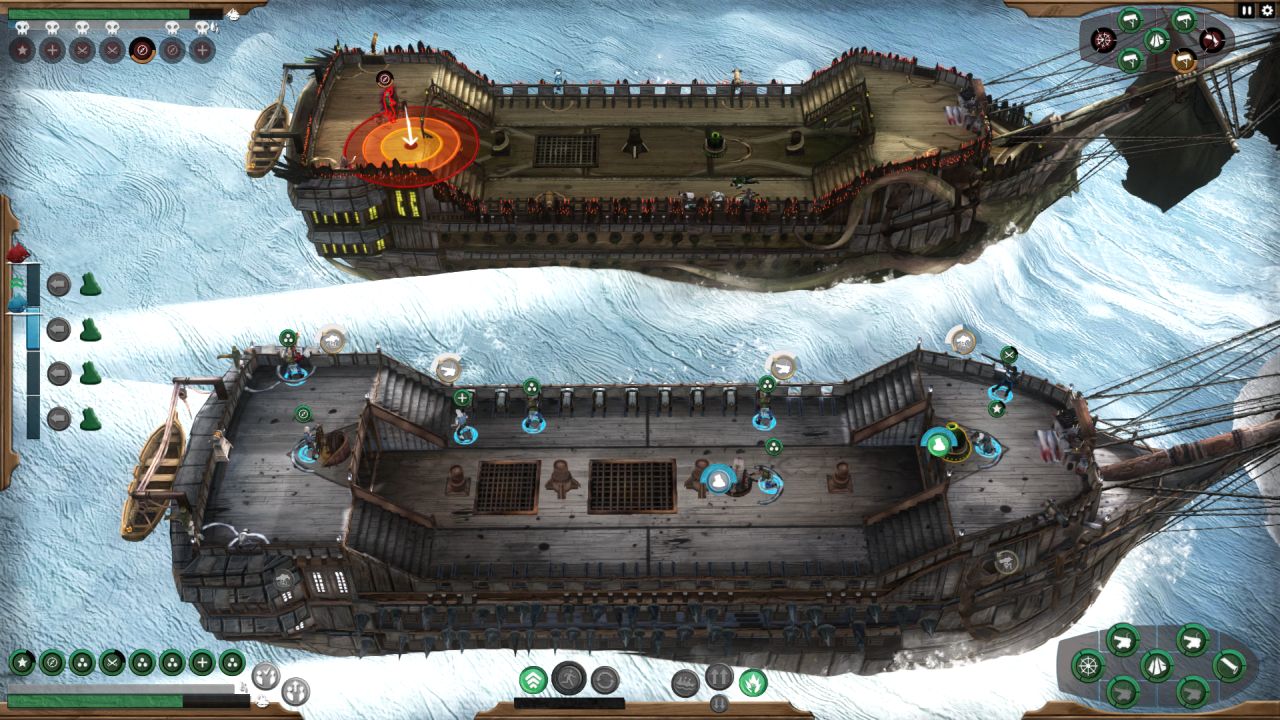Toggle the crossed-swords melee order icon top-left
This screenshot has height=720, width=1280.
tap(83, 49)
